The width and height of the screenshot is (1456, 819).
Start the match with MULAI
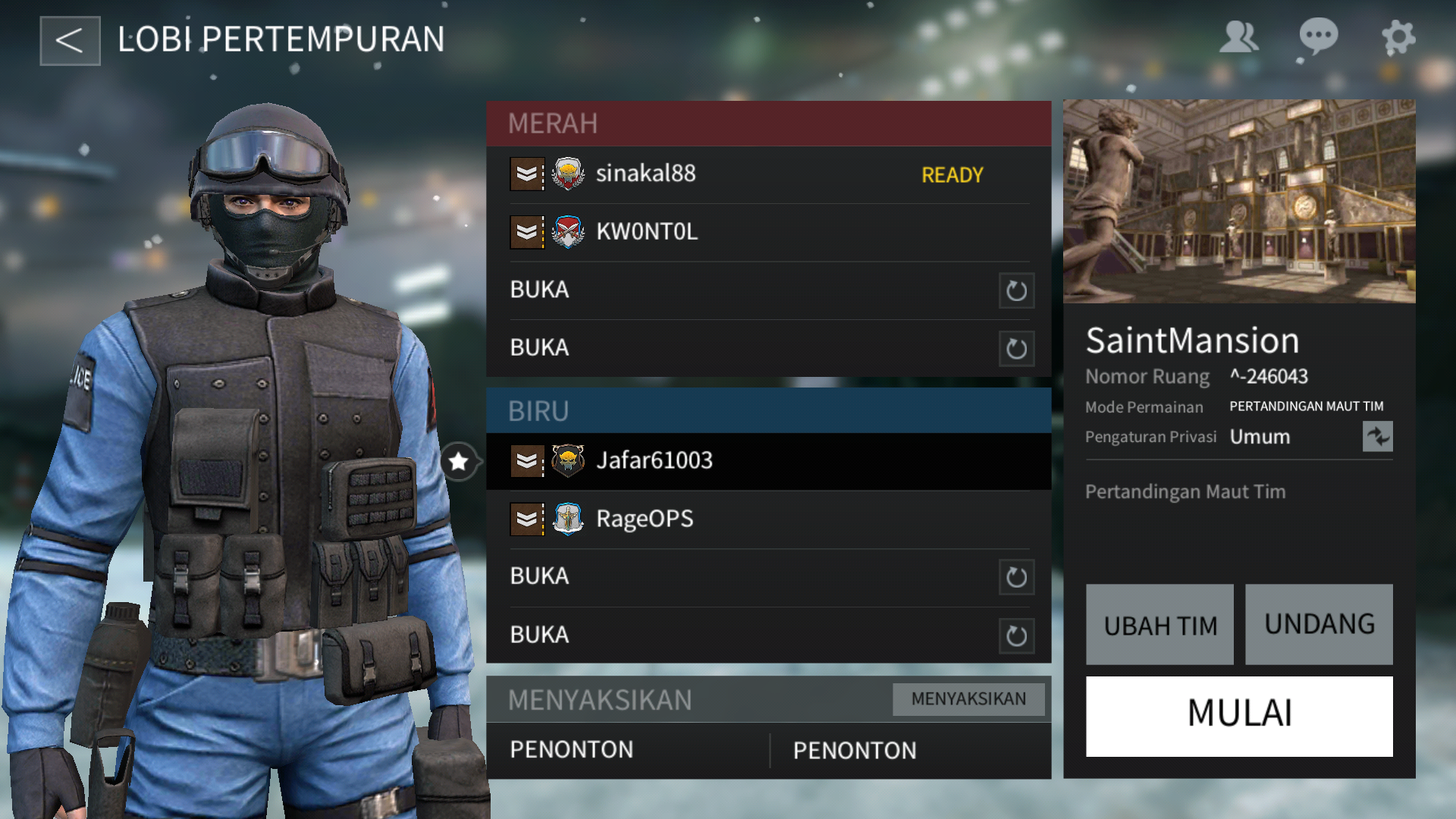click(x=1239, y=716)
